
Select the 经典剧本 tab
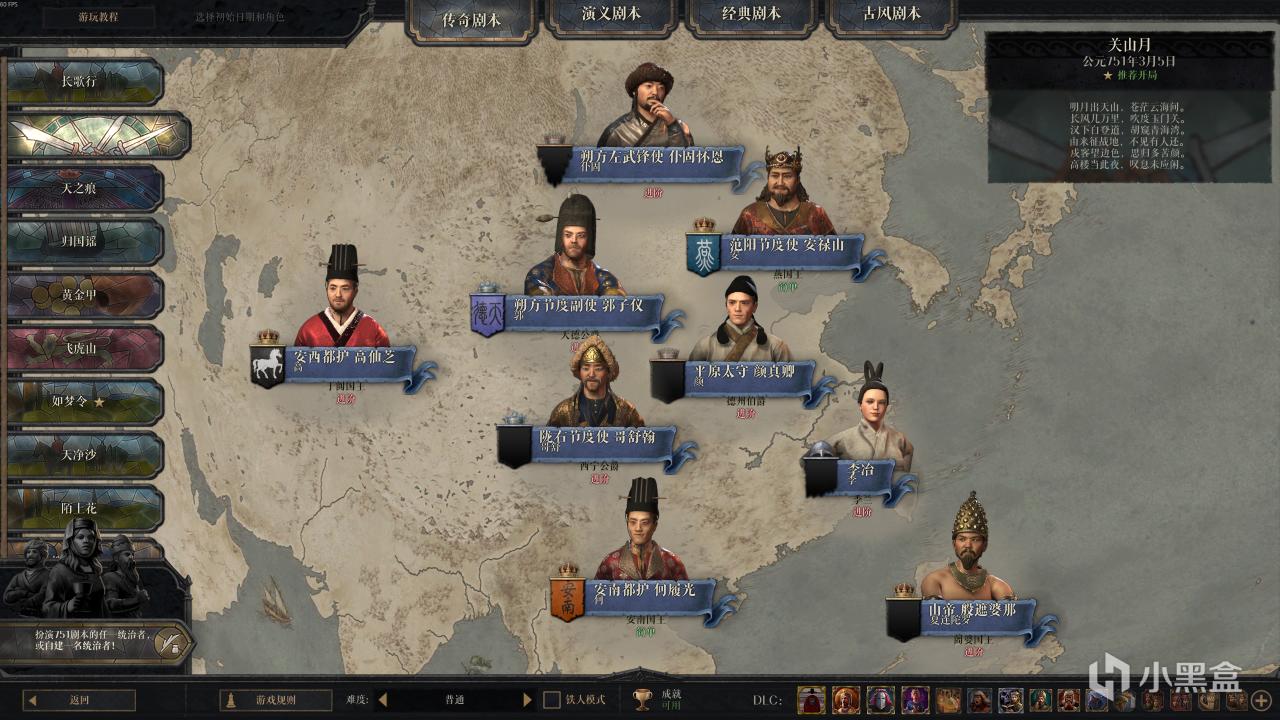(751, 16)
